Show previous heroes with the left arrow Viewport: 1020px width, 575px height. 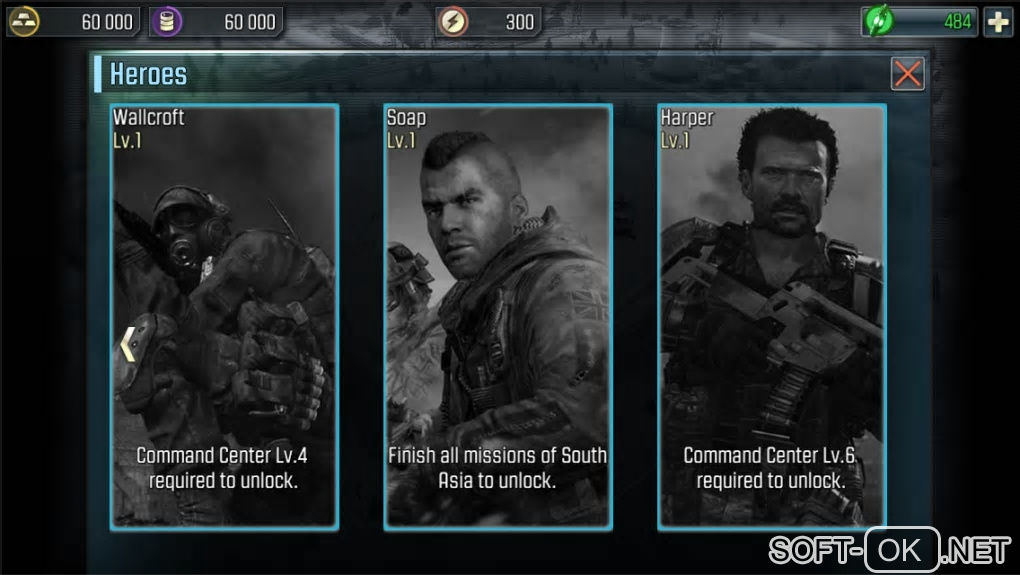click(x=128, y=344)
